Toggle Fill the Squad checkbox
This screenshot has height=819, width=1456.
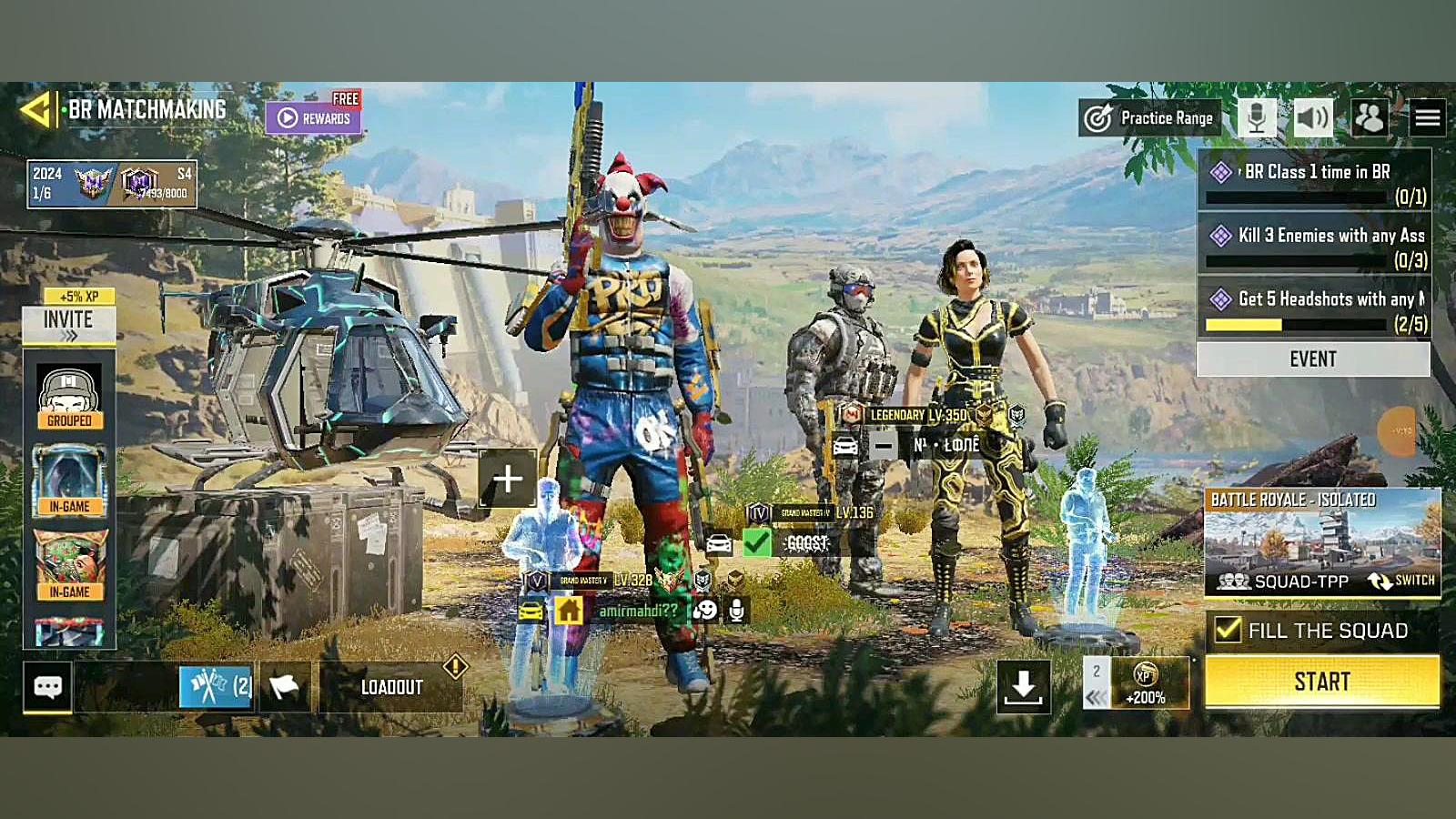coord(1228,630)
